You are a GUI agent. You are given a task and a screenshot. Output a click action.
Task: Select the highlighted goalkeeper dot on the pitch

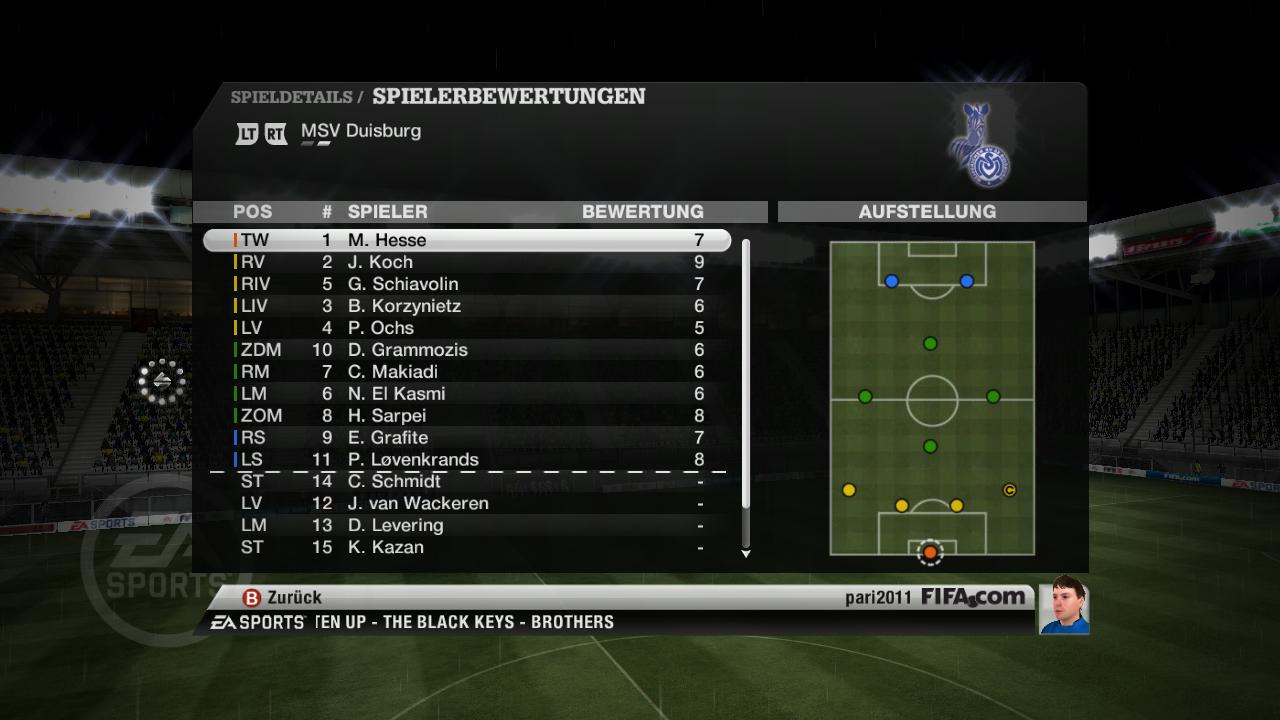coord(930,552)
